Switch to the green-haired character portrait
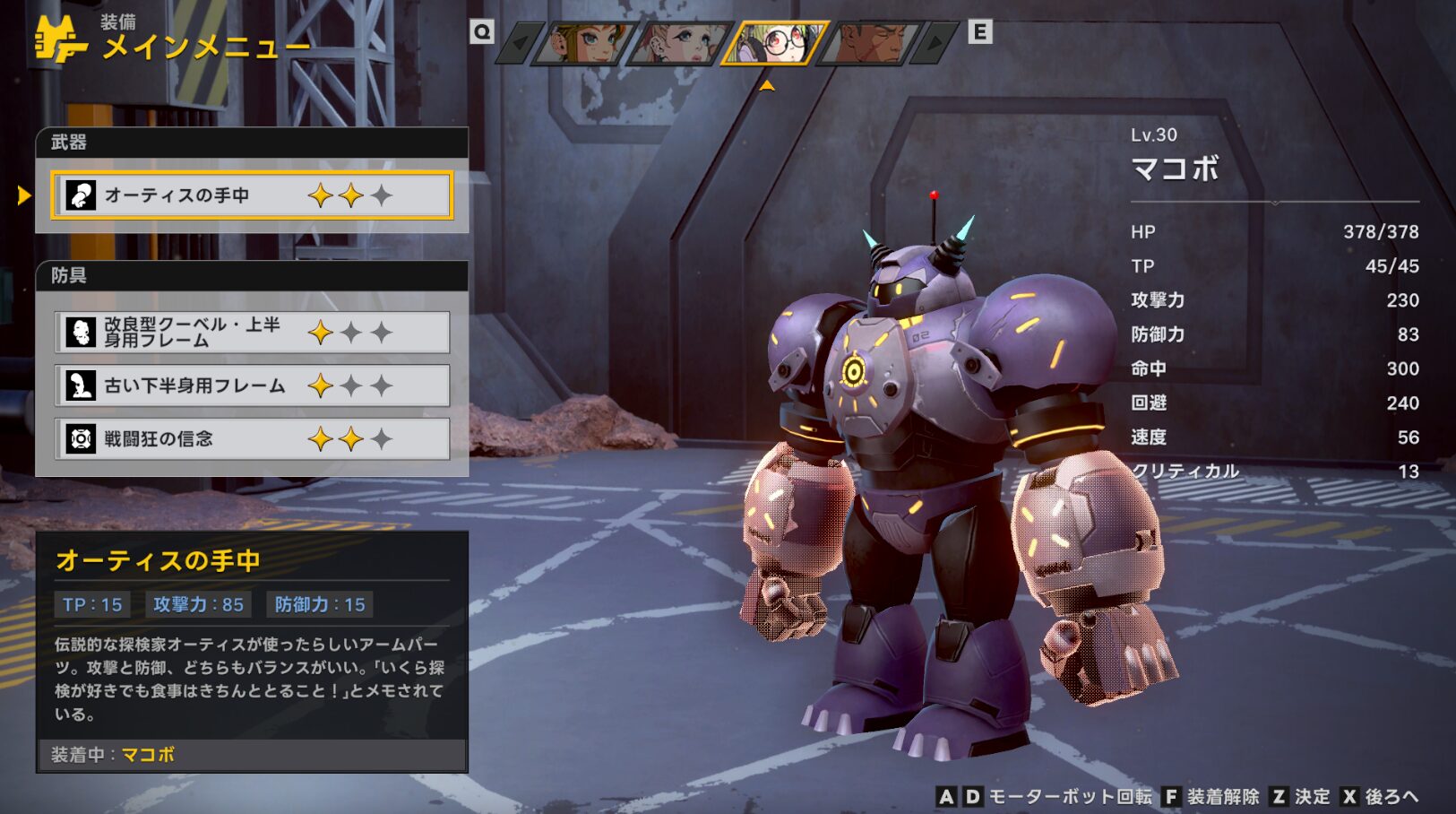 (x=583, y=43)
